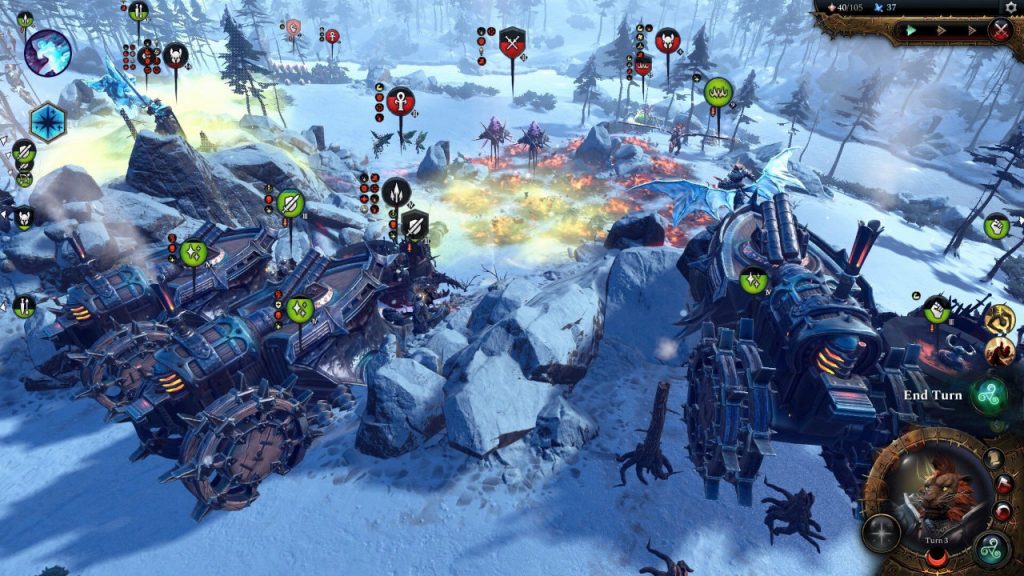The width and height of the screenshot is (1024, 576).
Task: Click the crossed swords auto-resolve button
Action: click(1000, 30)
